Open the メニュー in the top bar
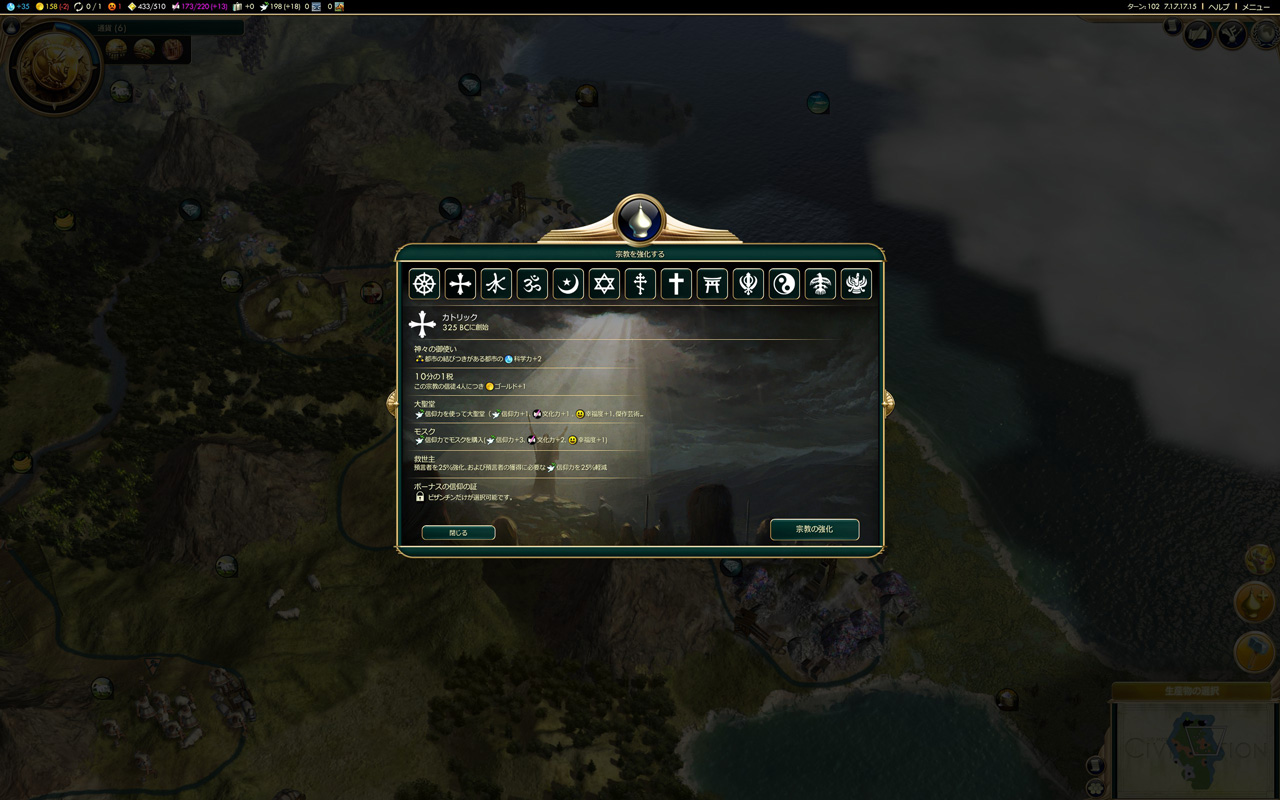 point(1255,7)
